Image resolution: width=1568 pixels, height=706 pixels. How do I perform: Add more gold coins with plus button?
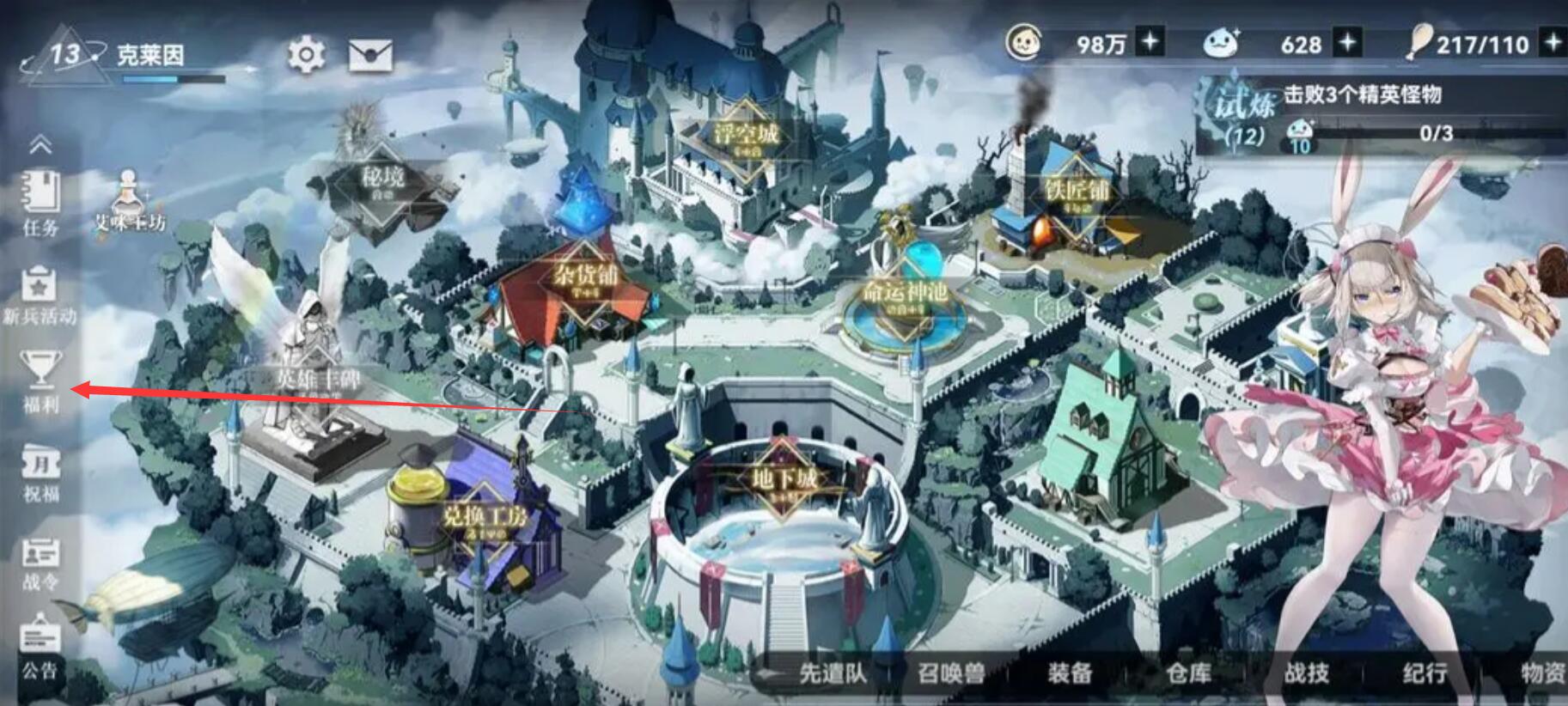[x=1150, y=42]
